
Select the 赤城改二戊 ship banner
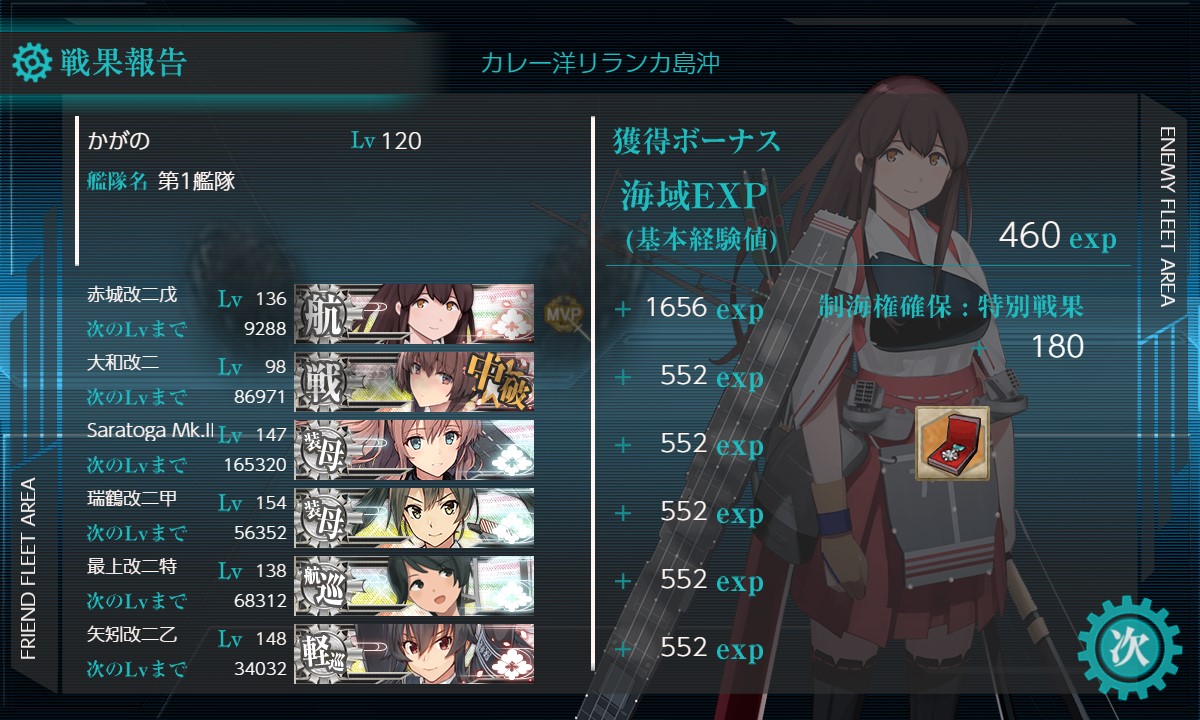coord(414,313)
